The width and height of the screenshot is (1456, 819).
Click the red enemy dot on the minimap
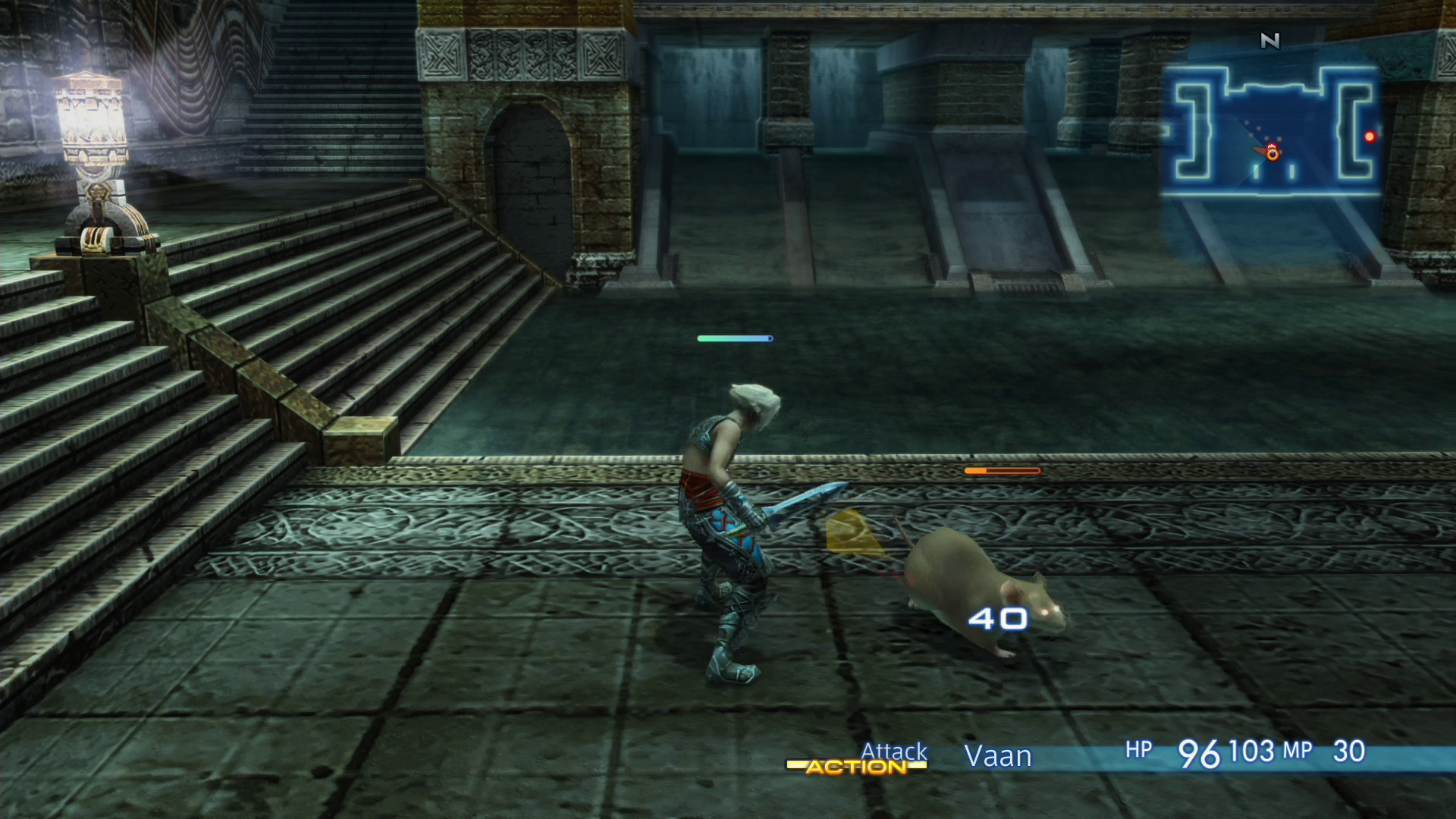(x=1370, y=136)
